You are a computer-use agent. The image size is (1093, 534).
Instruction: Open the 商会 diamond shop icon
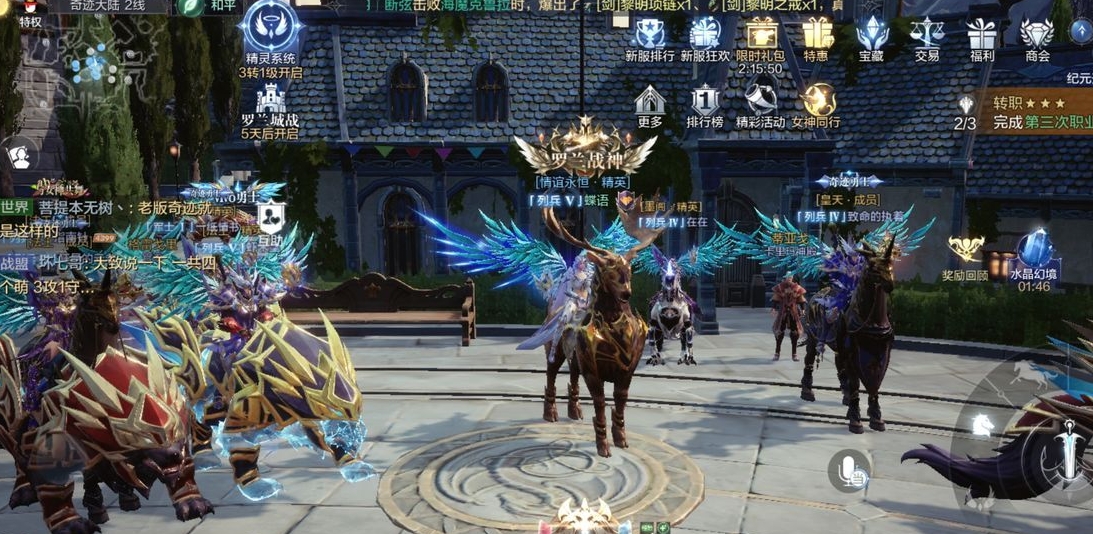1037,36
